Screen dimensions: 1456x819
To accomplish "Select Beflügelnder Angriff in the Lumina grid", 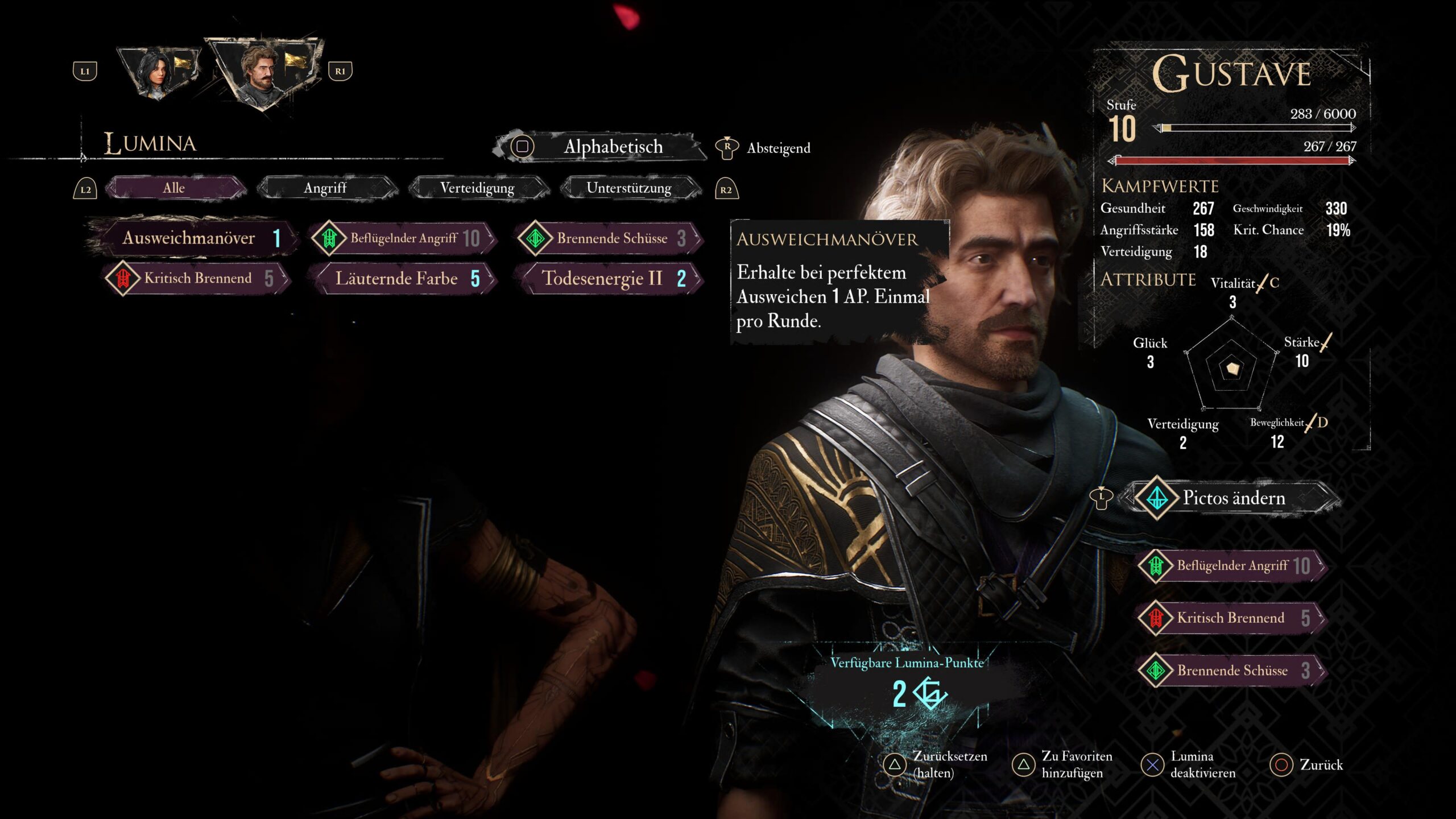I will (404, 238).
